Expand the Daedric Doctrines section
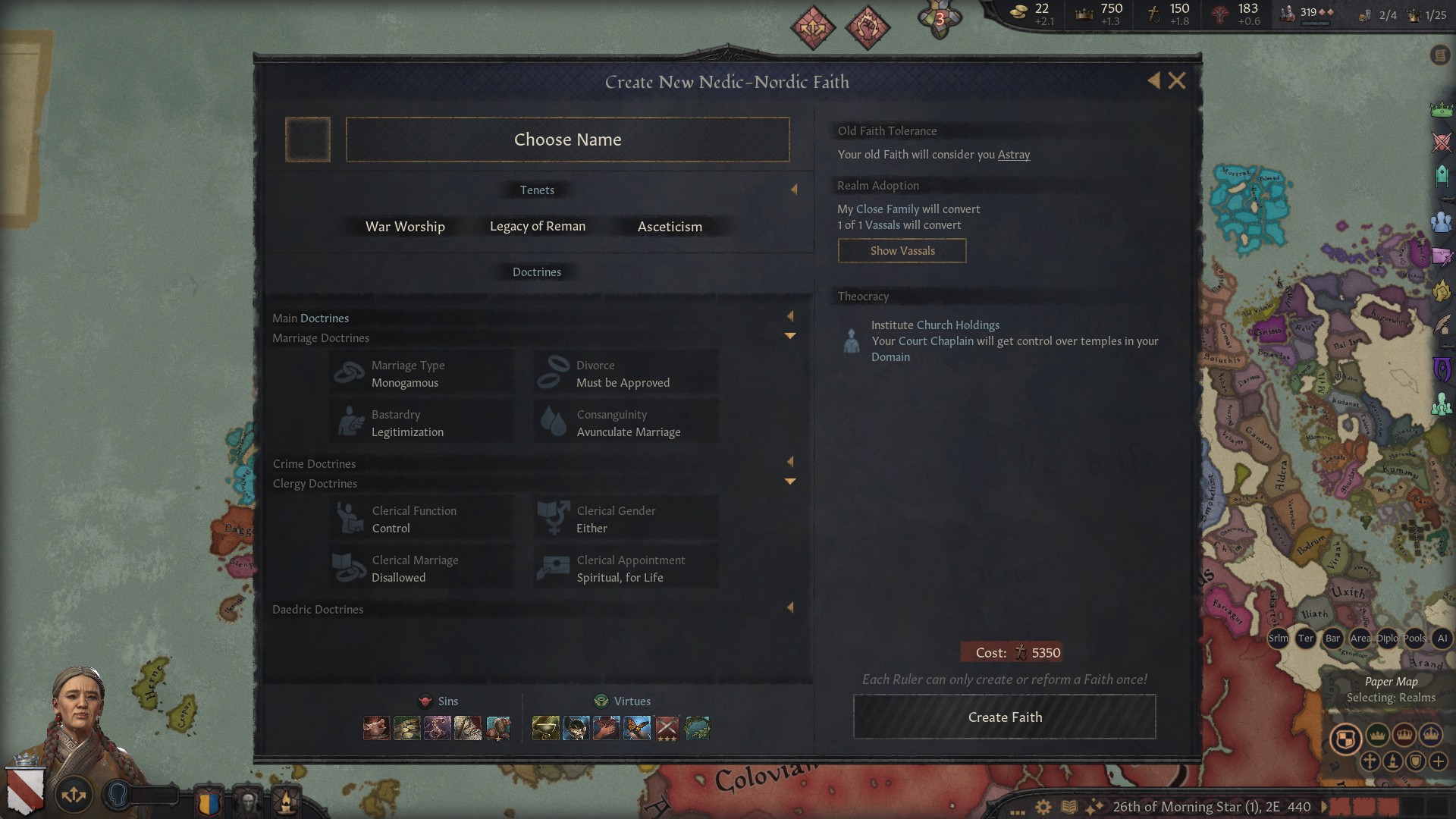This screenshot has width=1456, height=819. (791, 607)
